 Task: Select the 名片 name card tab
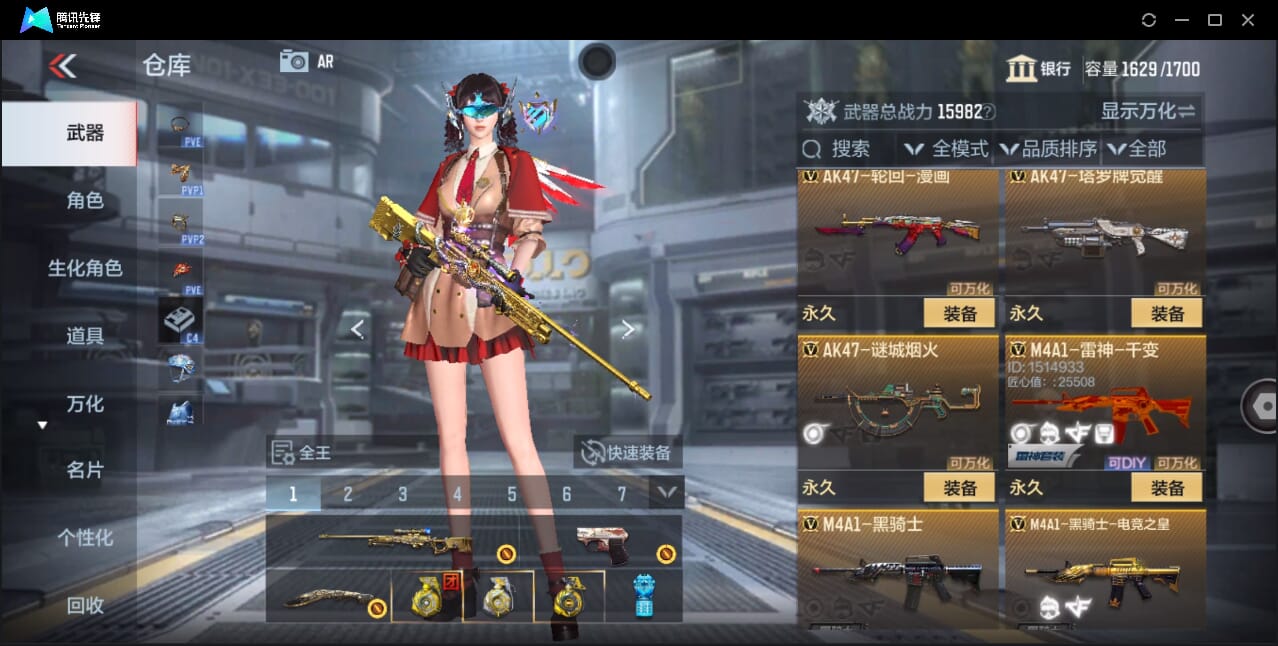[84, 470]
